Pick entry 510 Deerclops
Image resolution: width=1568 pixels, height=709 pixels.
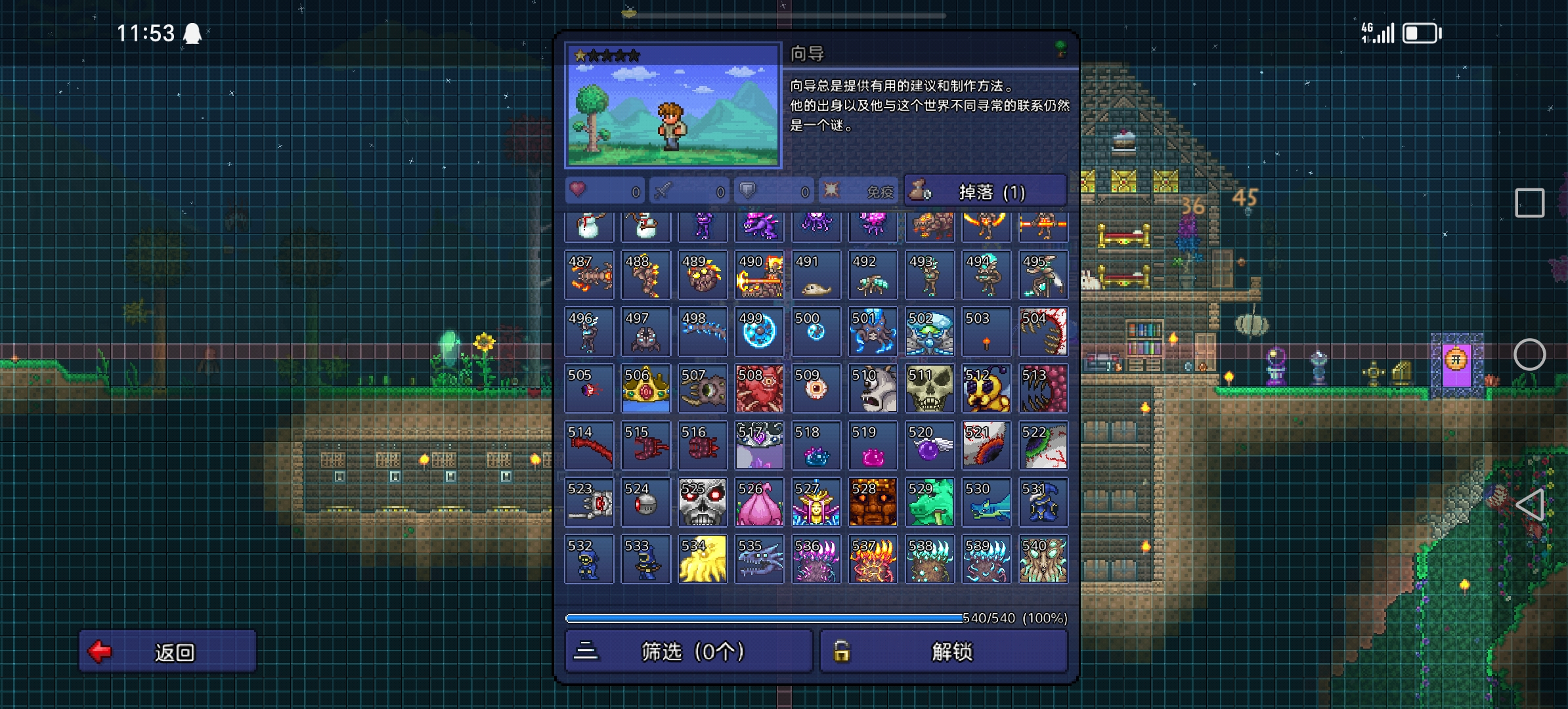pos(873,389)
